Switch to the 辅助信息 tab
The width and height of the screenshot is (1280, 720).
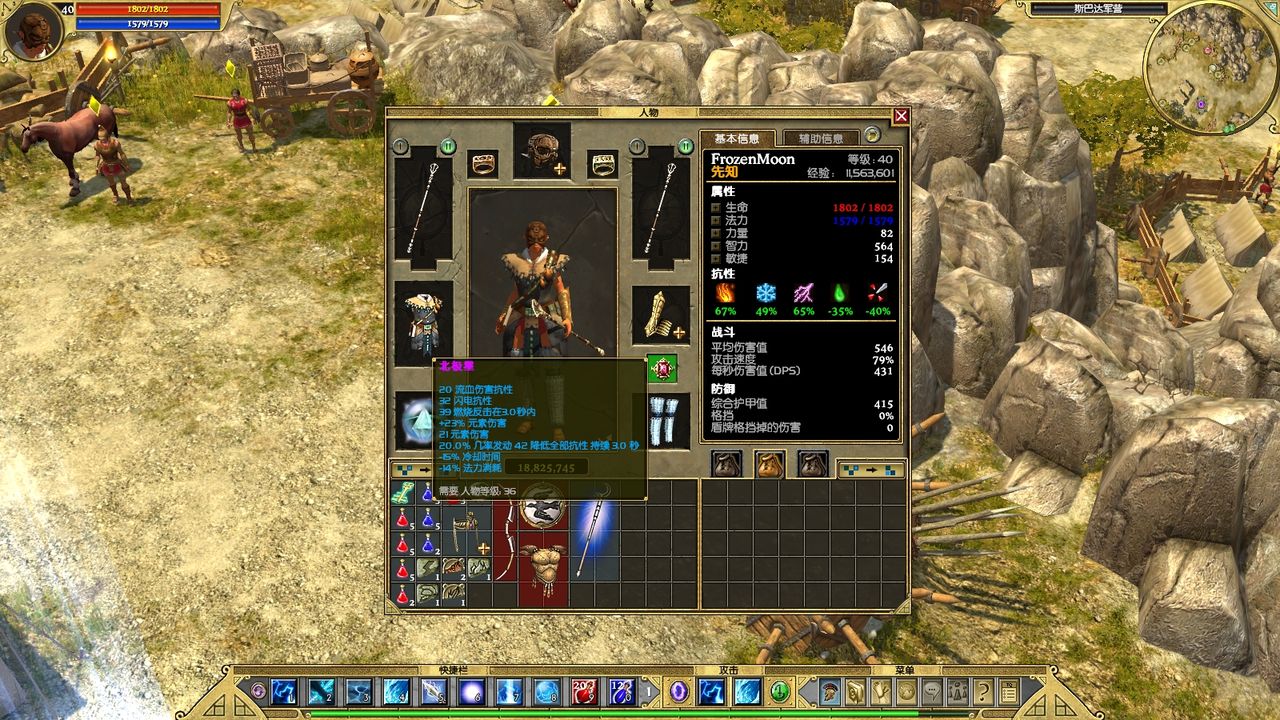click(820, 137)
